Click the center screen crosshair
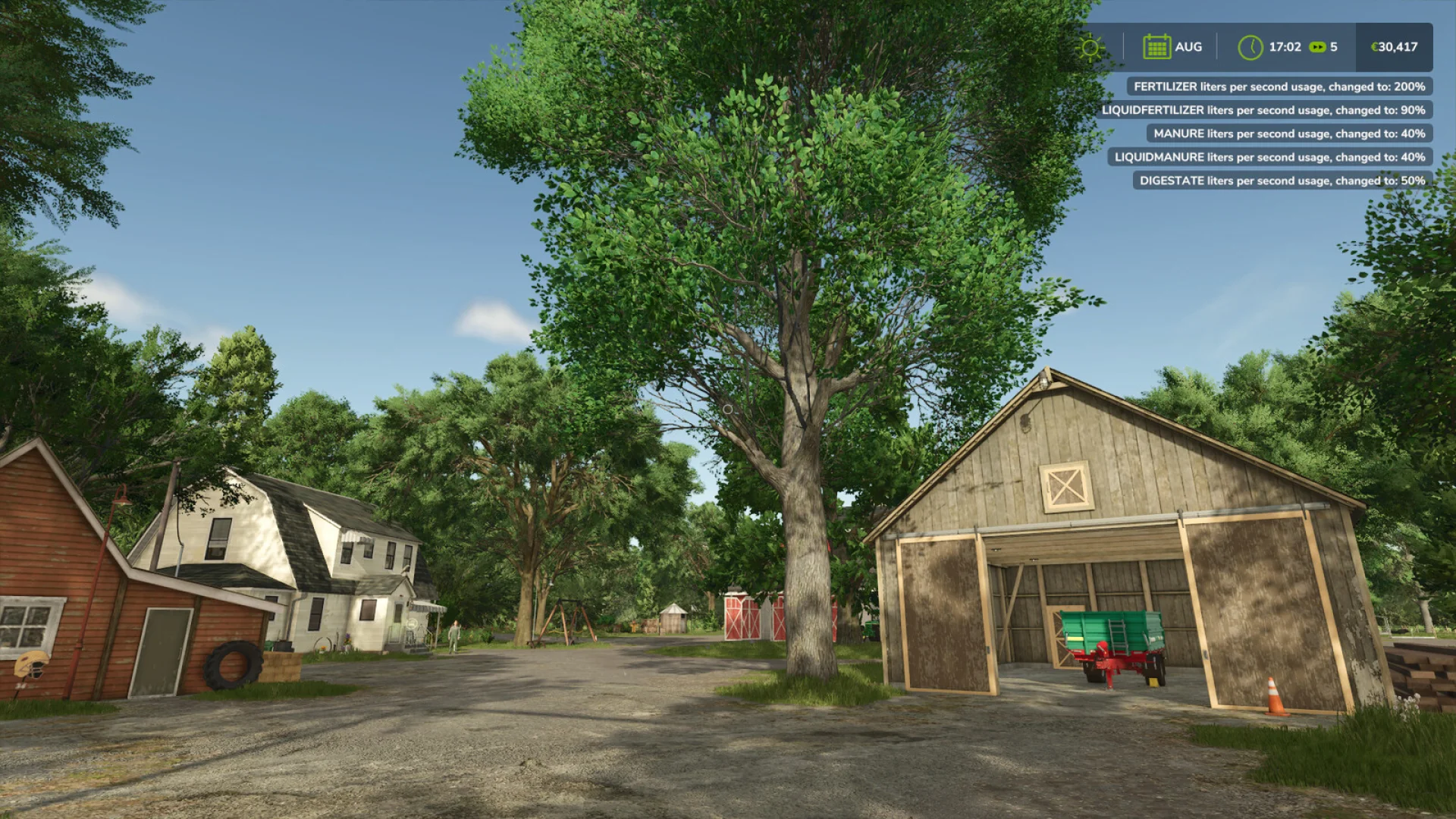Viewport: 1456px width, 819px height. tap(728, 409)
